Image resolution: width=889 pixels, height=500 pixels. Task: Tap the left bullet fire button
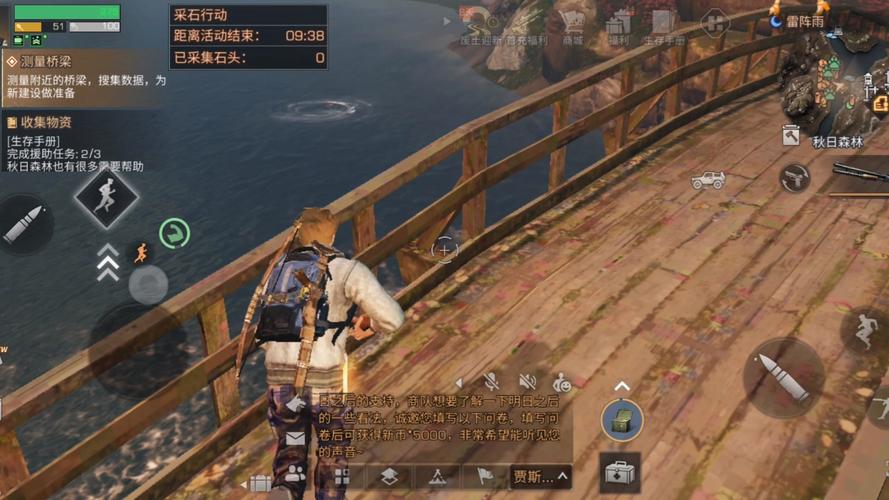coord(22,224)
